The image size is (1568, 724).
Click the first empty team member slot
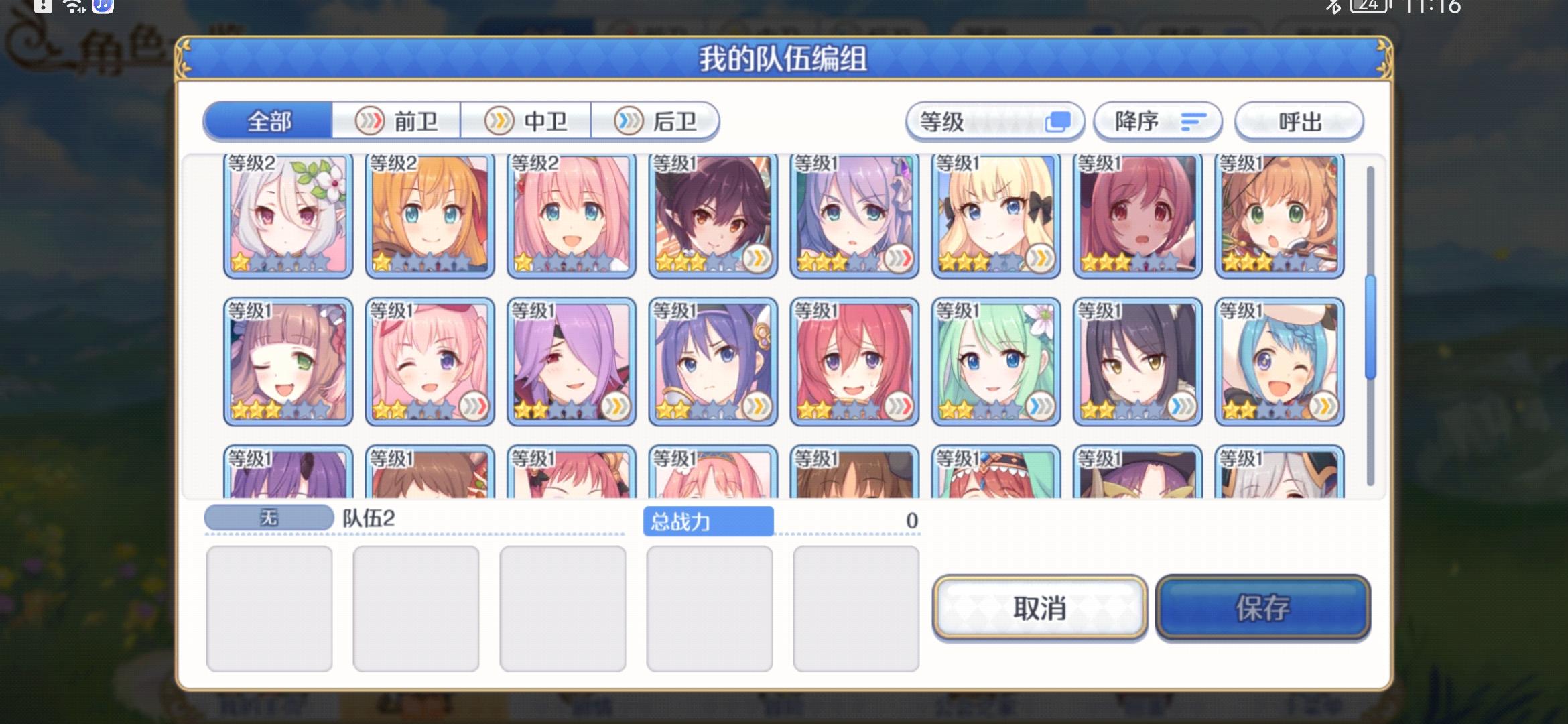click(268, 607)
